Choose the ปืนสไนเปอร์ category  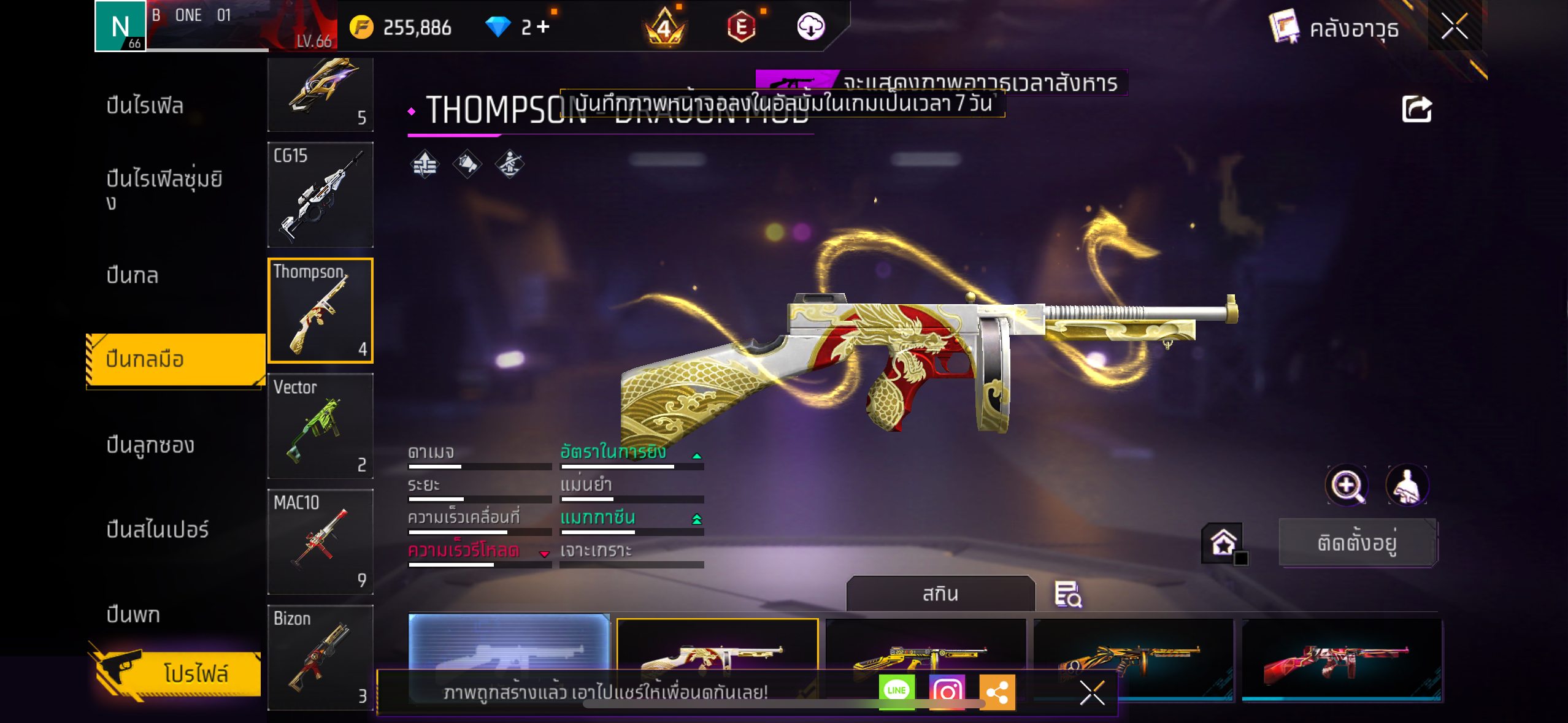(158, 529)
